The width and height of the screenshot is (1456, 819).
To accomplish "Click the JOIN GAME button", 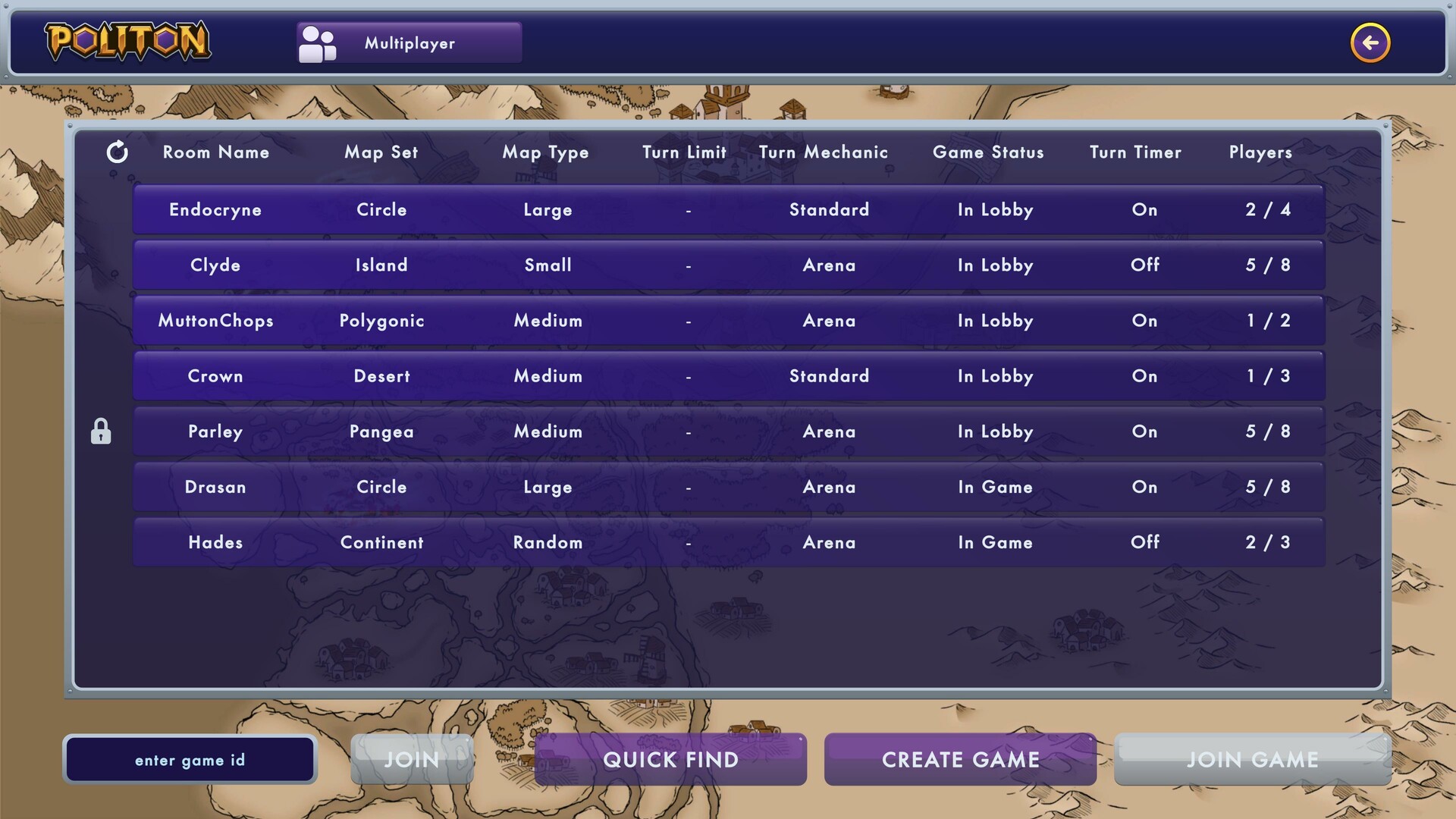I will click(x=1253, y=759).
